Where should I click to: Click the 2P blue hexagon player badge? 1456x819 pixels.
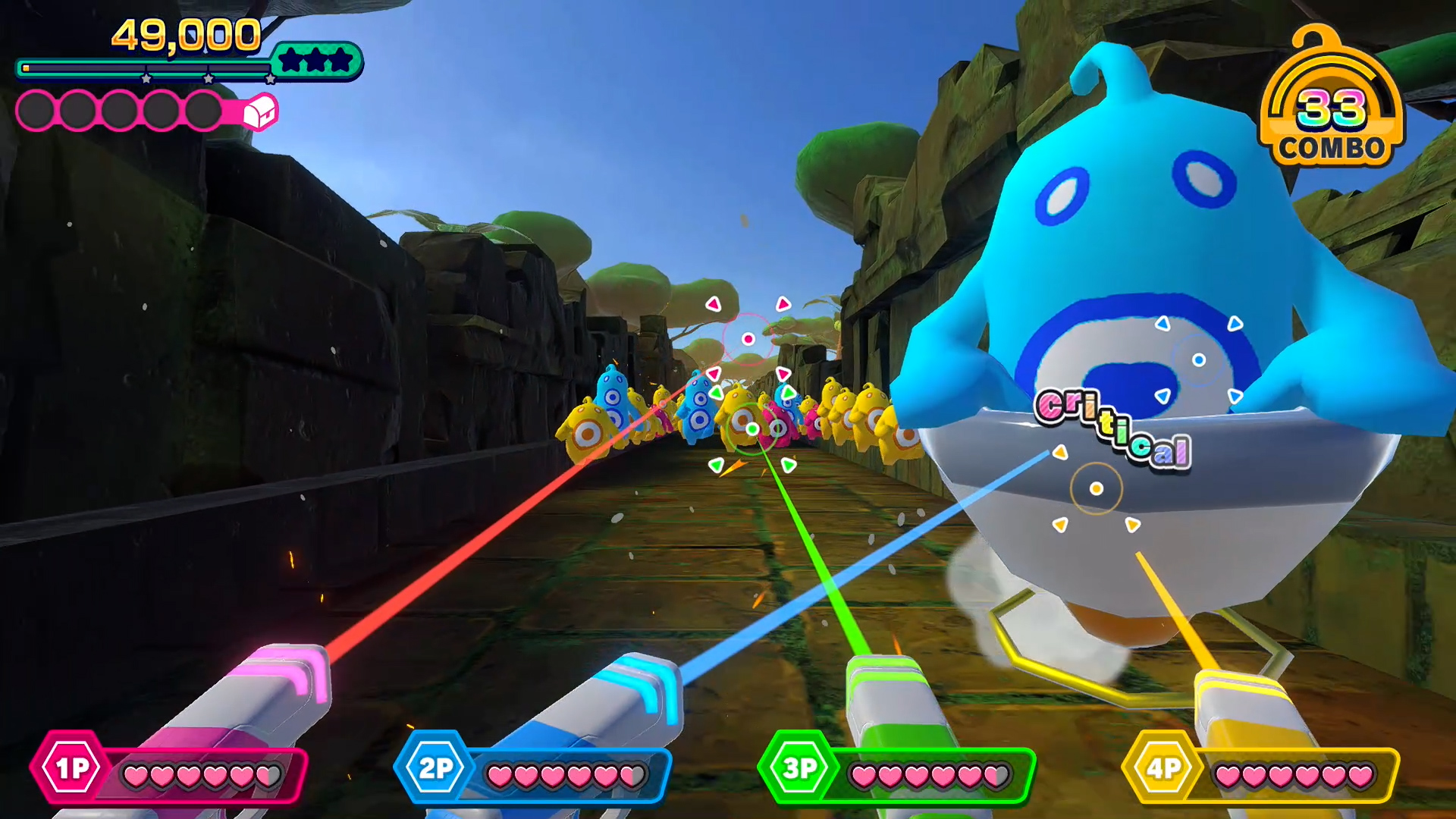click(435, 768)
